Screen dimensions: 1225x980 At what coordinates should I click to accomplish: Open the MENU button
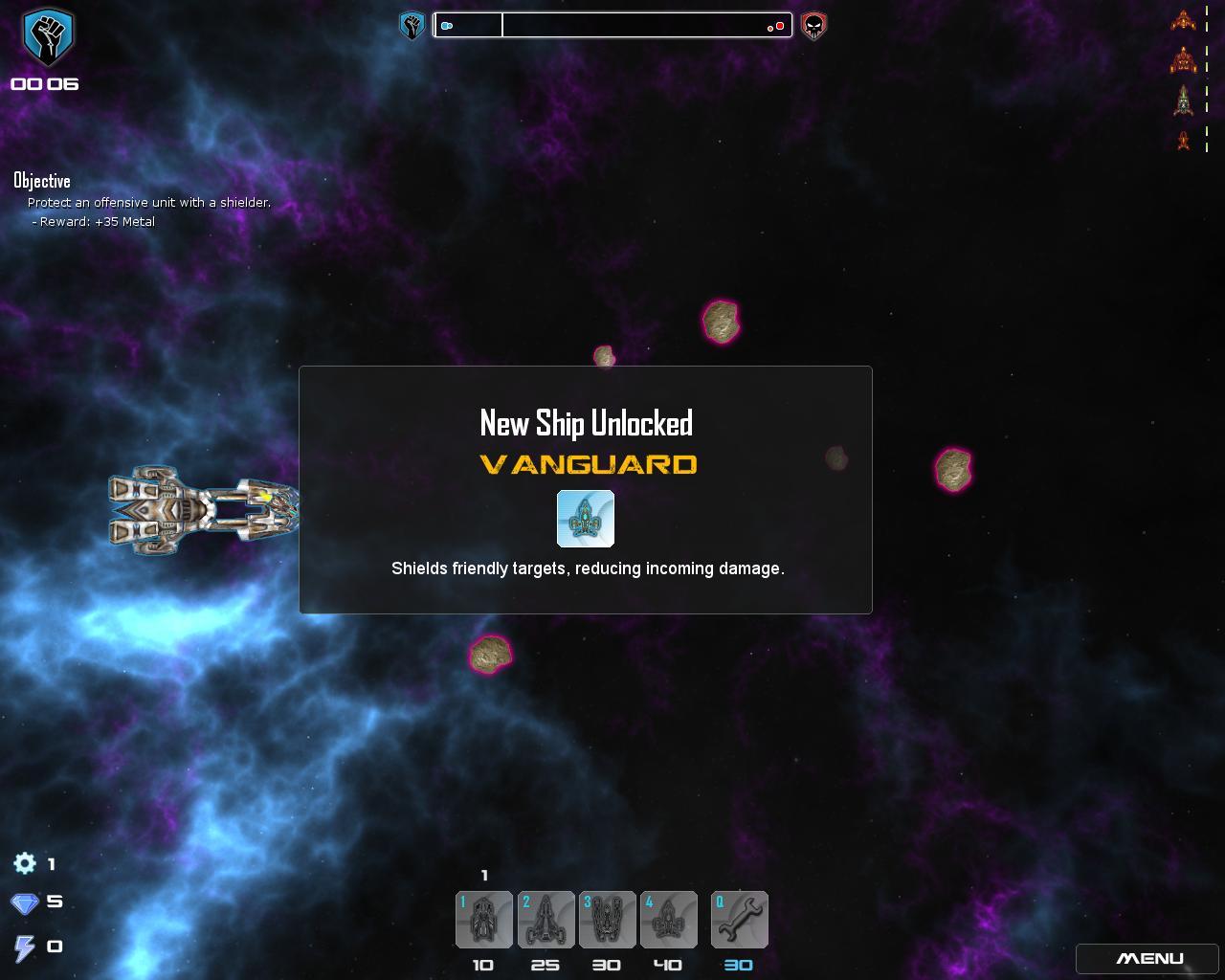1149,958
